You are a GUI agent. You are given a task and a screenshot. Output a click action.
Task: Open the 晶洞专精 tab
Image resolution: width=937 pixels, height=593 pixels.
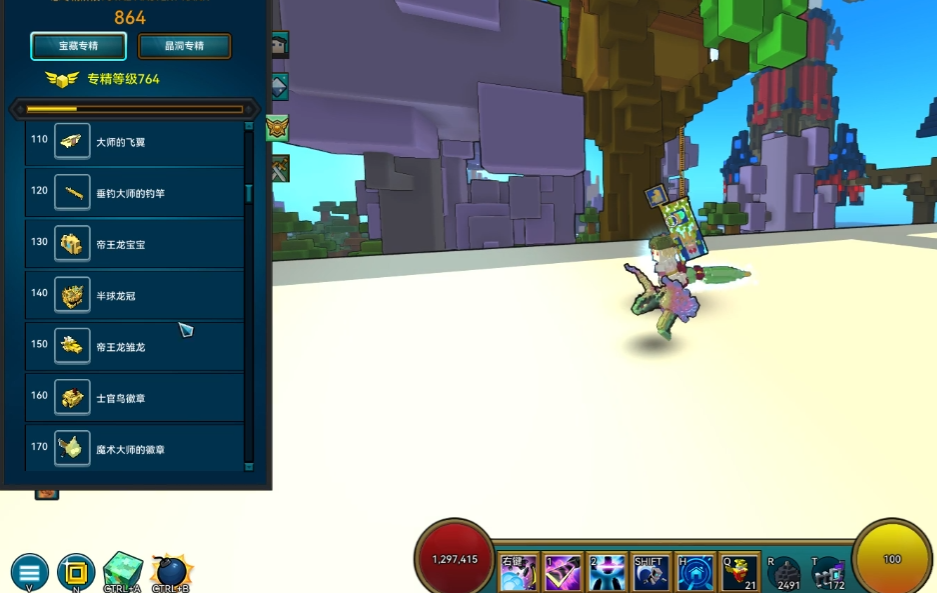(184, 46)
